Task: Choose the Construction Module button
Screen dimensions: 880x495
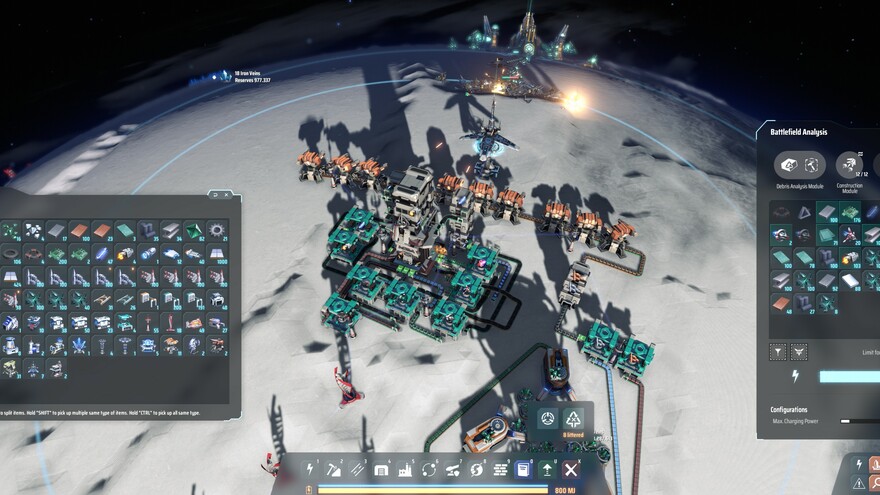Action: [x=849, y=165]
